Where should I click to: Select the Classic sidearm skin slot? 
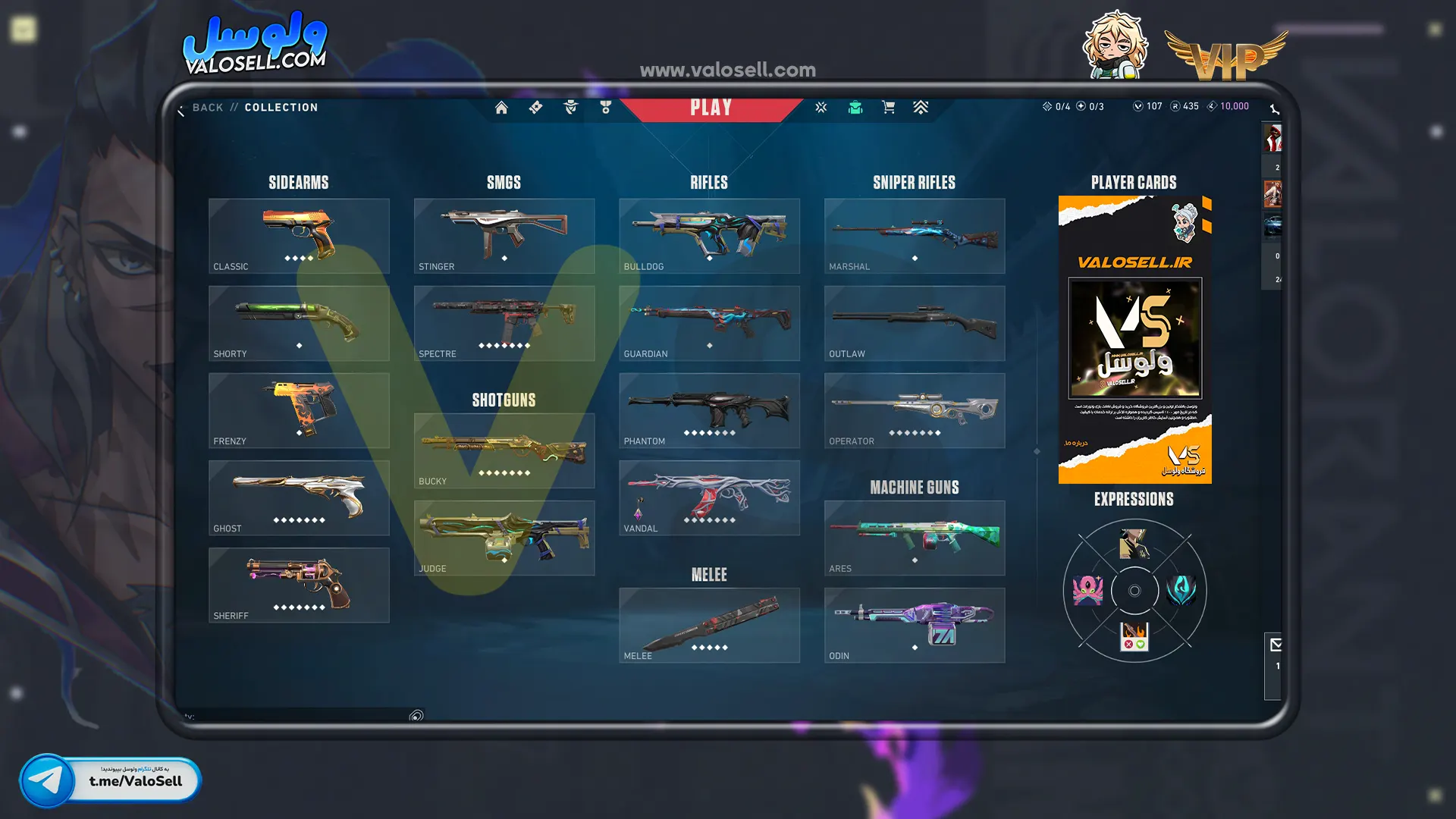(x=299, y=236)
